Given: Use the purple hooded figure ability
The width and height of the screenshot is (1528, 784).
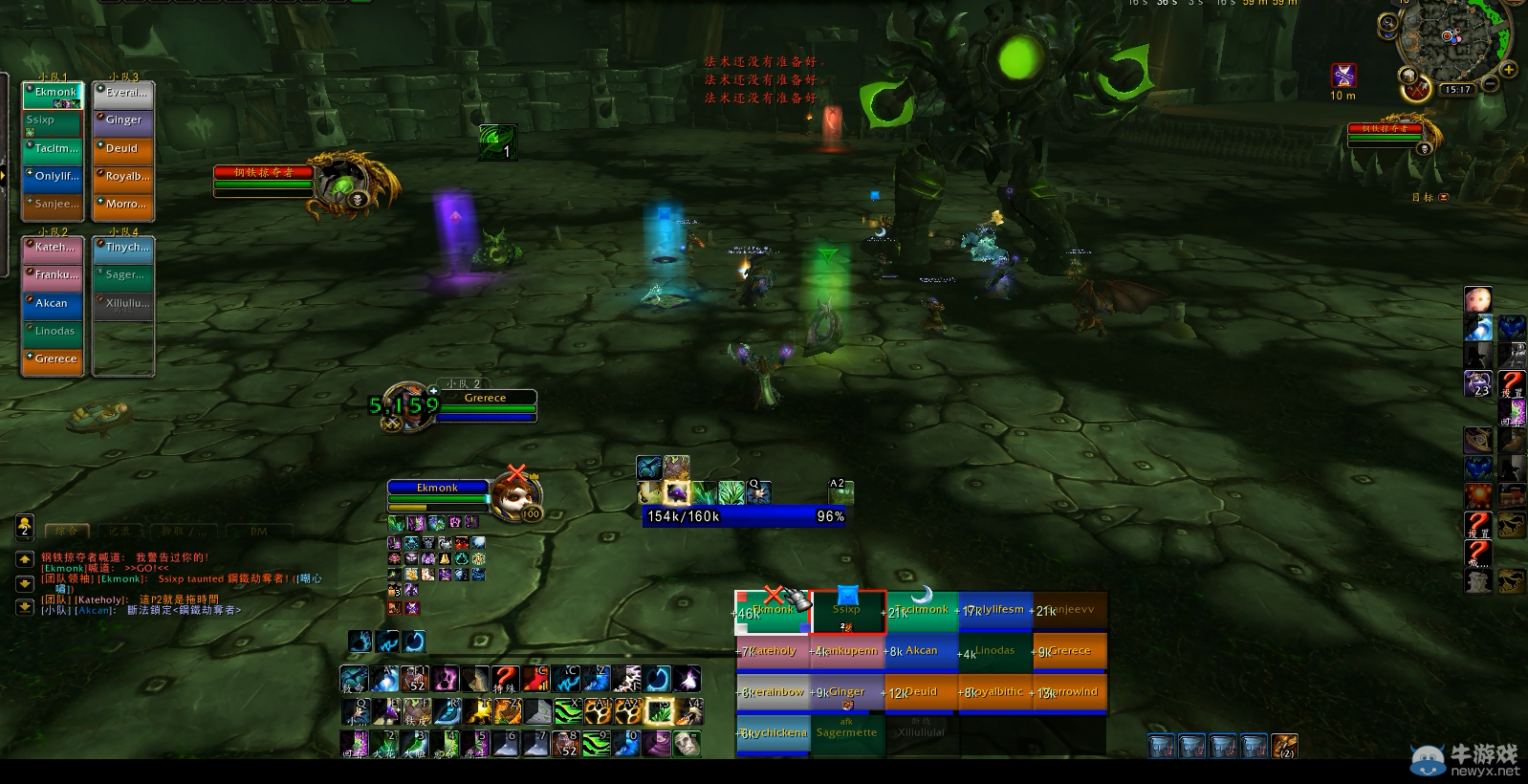Looking at the screenshot, I should pyautogui.click(x=657, y=743).
